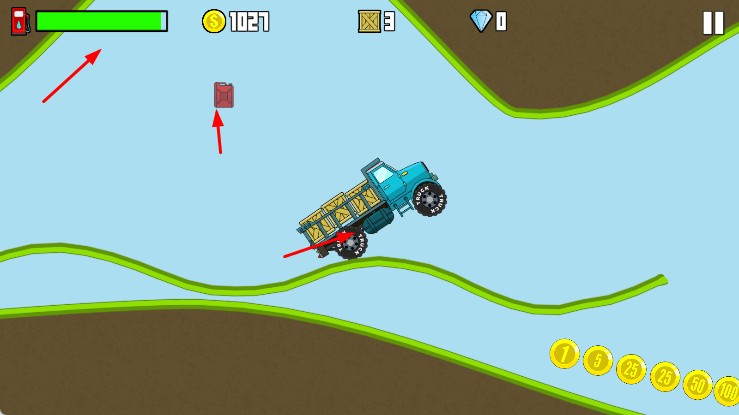Pause the game with the pause button
The image size is (739, 415).
pyautogui.click(x=712, y=23)
